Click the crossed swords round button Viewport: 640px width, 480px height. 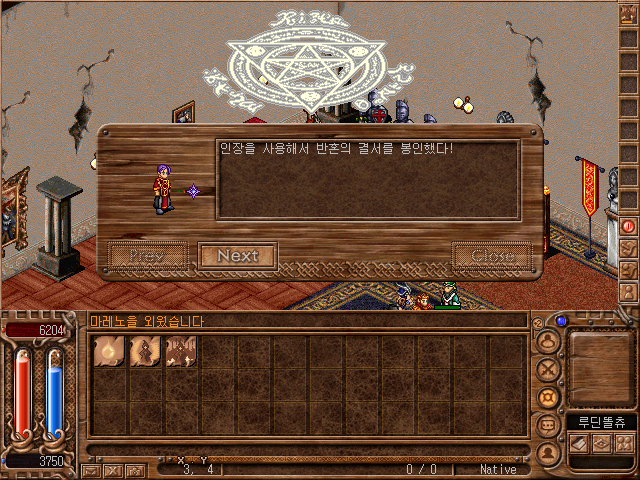coord(547,370)
